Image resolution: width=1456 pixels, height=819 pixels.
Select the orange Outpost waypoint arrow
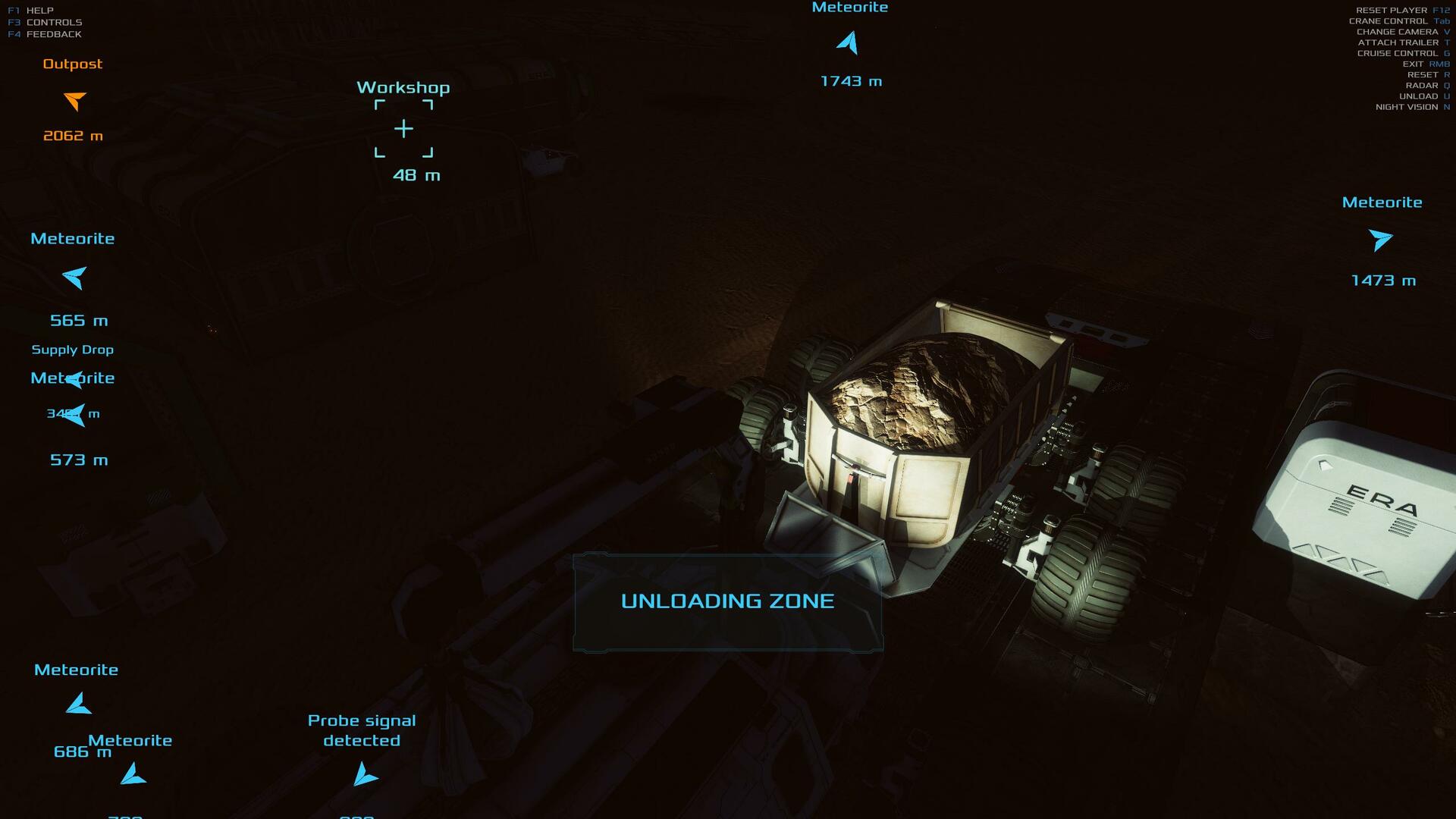(75, 100)
